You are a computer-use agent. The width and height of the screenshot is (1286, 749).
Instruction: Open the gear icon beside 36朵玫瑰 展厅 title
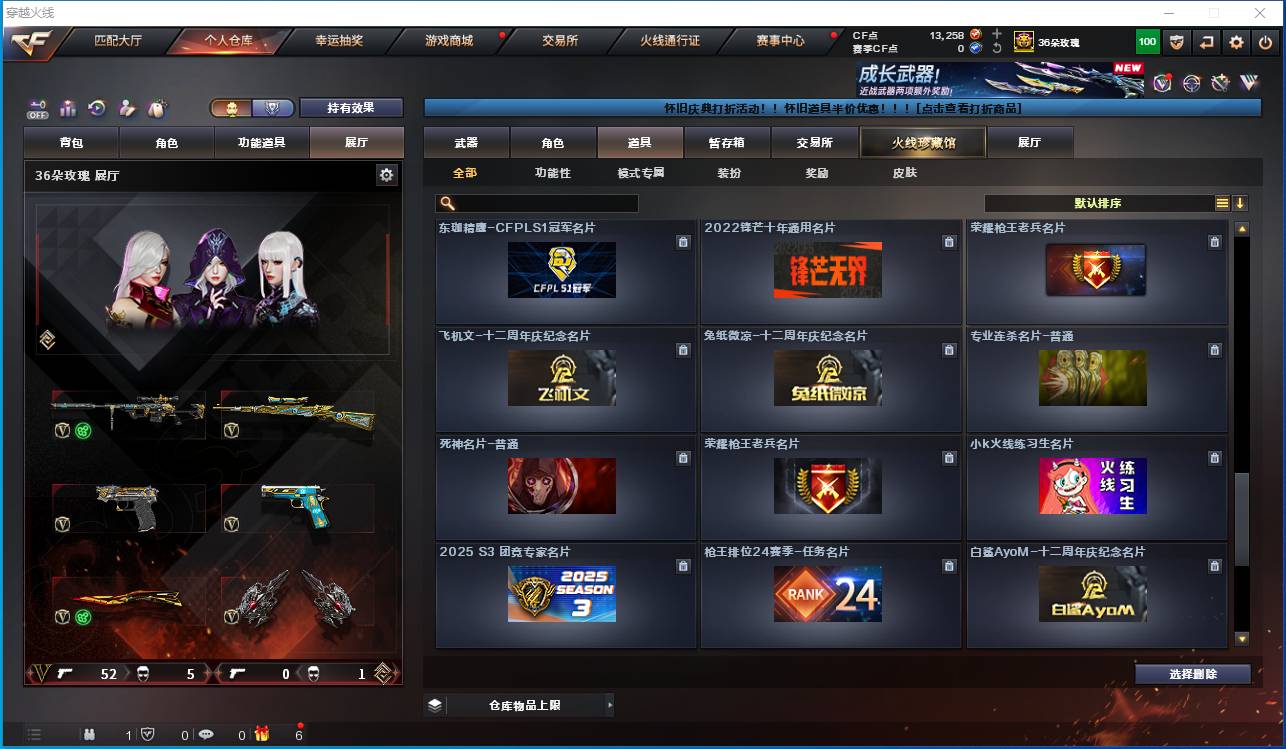387,174
